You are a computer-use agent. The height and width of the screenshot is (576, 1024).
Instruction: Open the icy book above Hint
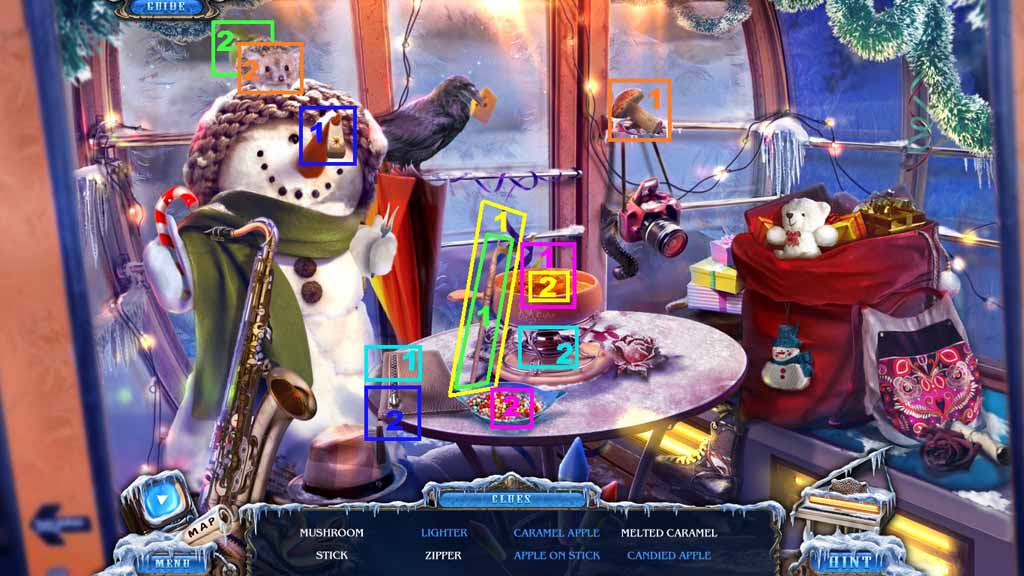(x=845, y=500)
